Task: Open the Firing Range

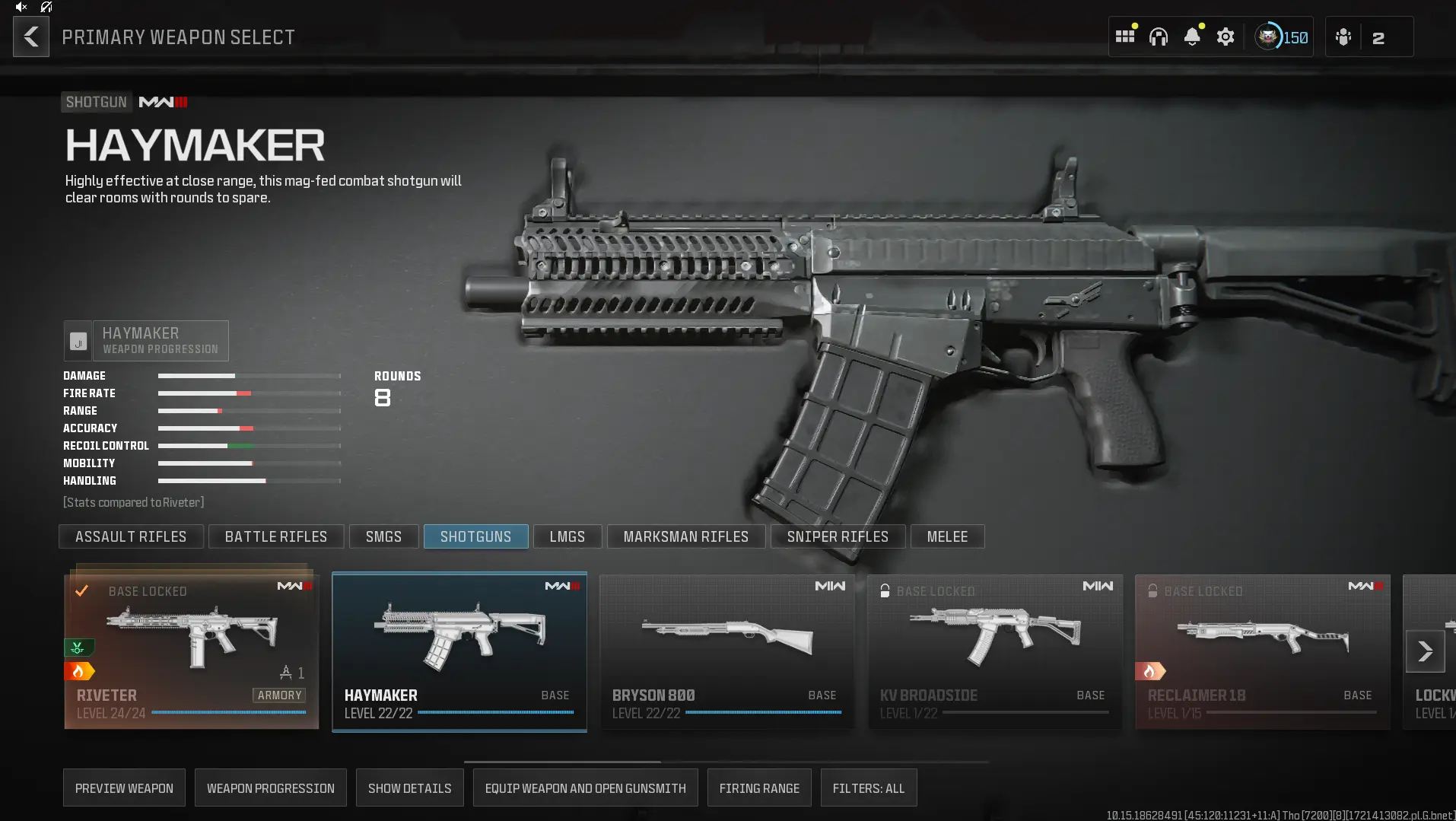Action: pos(758,788)
